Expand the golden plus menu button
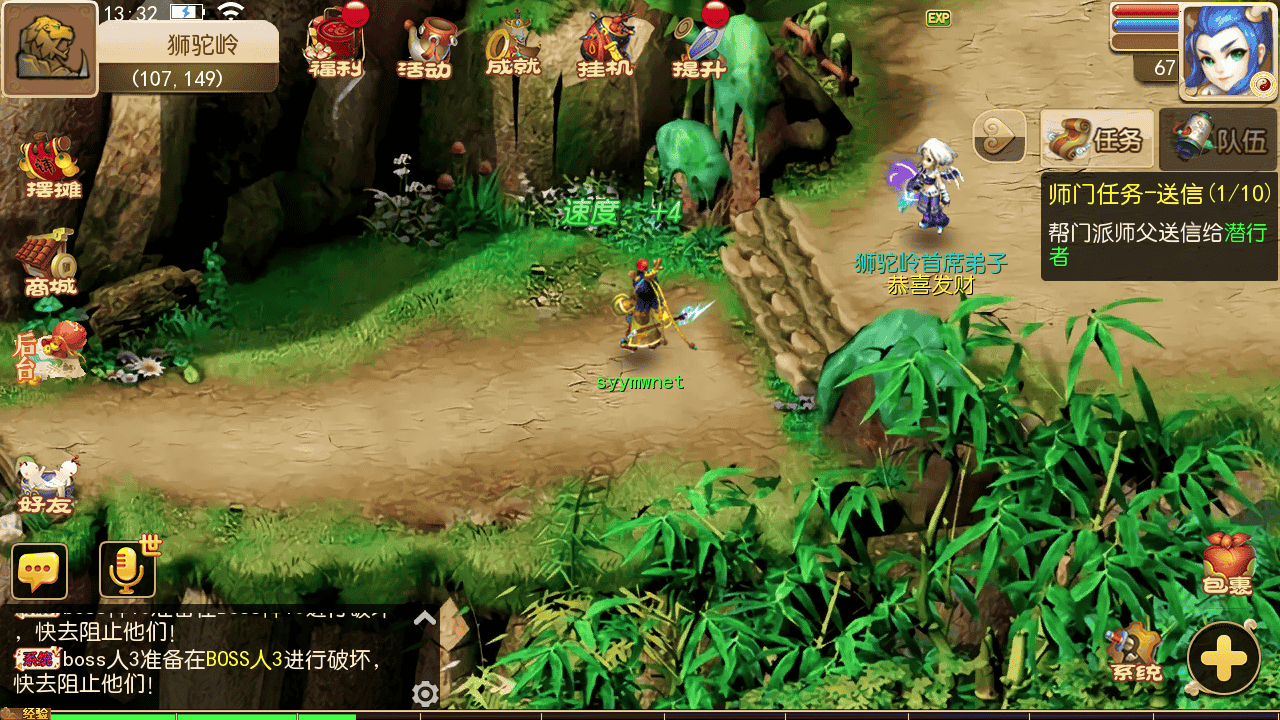1280x720 pixels. (1223, 658)
